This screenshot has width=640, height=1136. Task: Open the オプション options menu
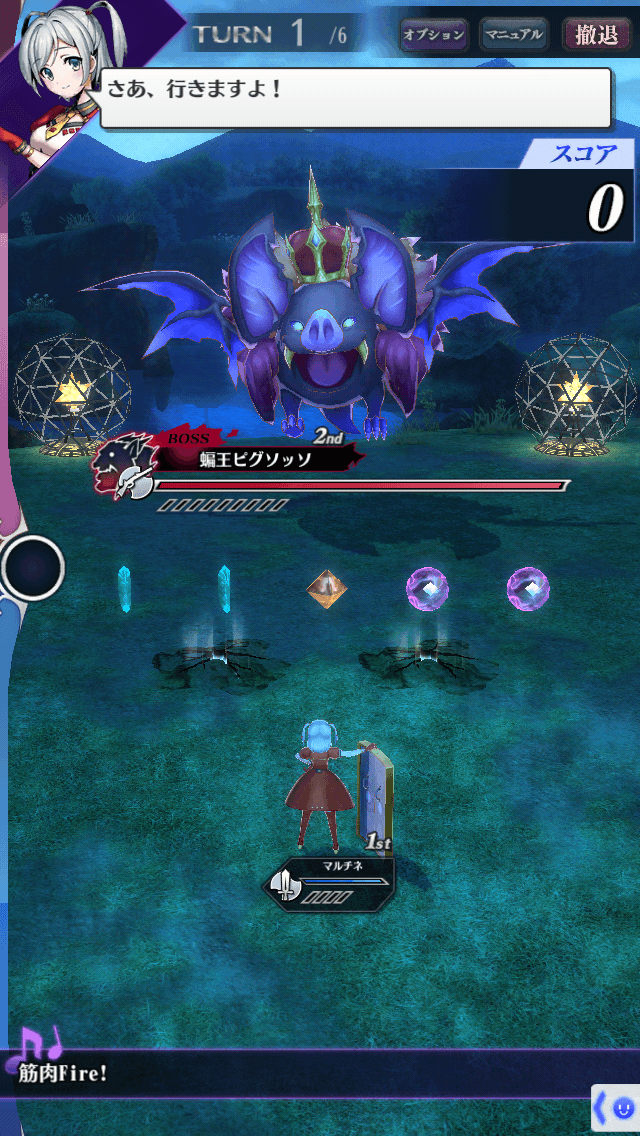click(x=434, y=35)
